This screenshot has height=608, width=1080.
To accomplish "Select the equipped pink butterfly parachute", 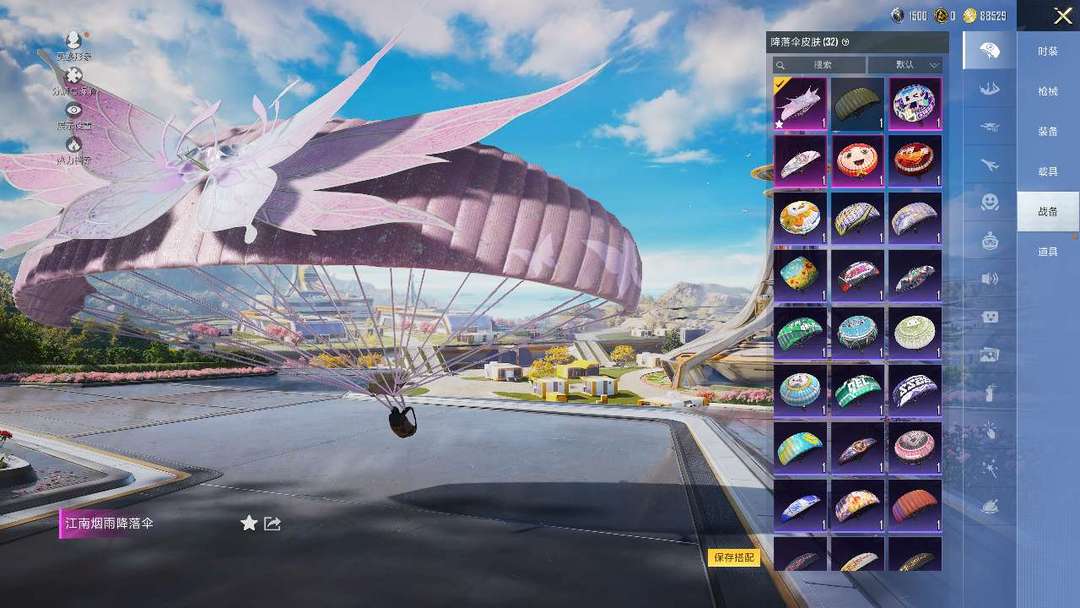I will pos(799,104).
